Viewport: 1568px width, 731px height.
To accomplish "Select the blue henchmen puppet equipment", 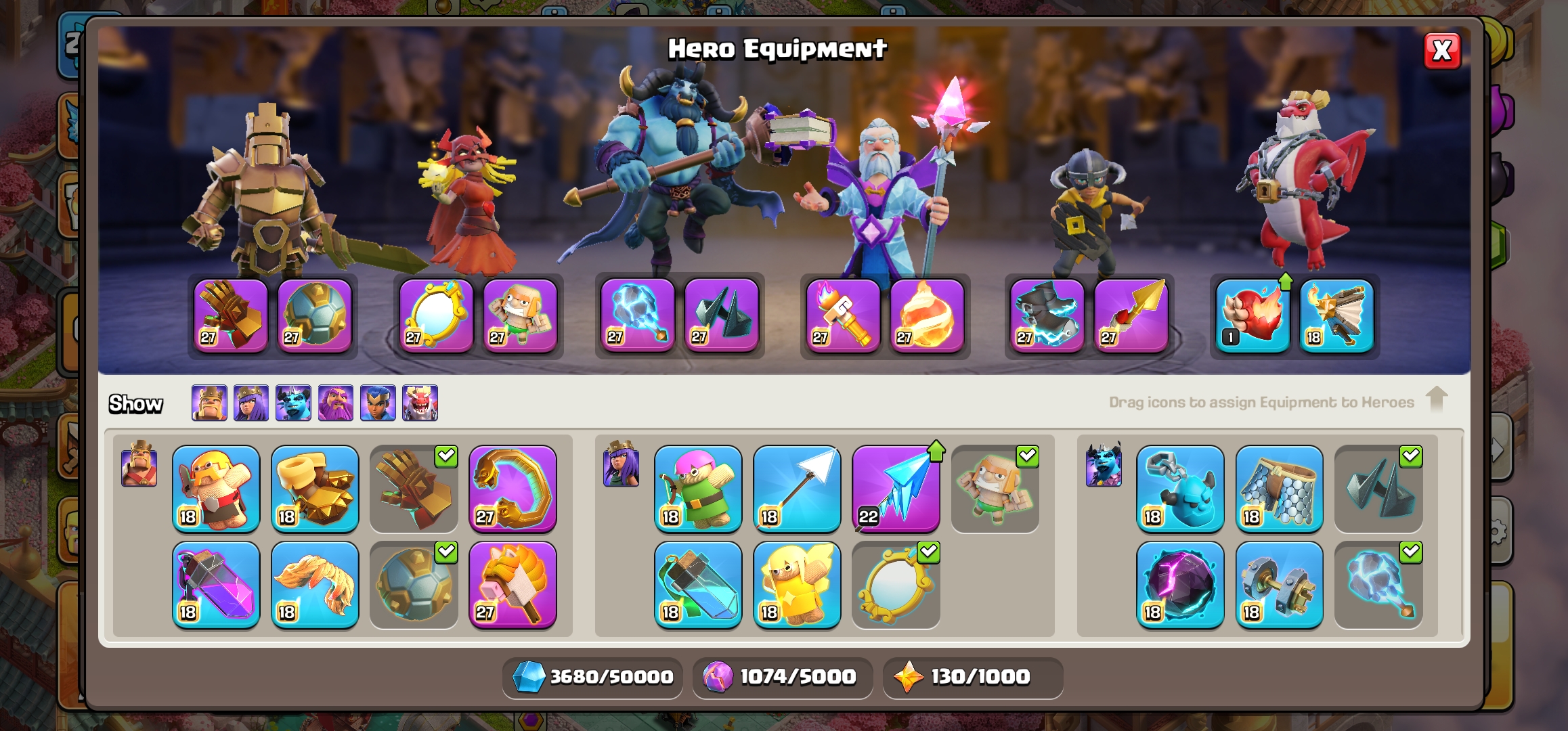I will pos(1180,489).
